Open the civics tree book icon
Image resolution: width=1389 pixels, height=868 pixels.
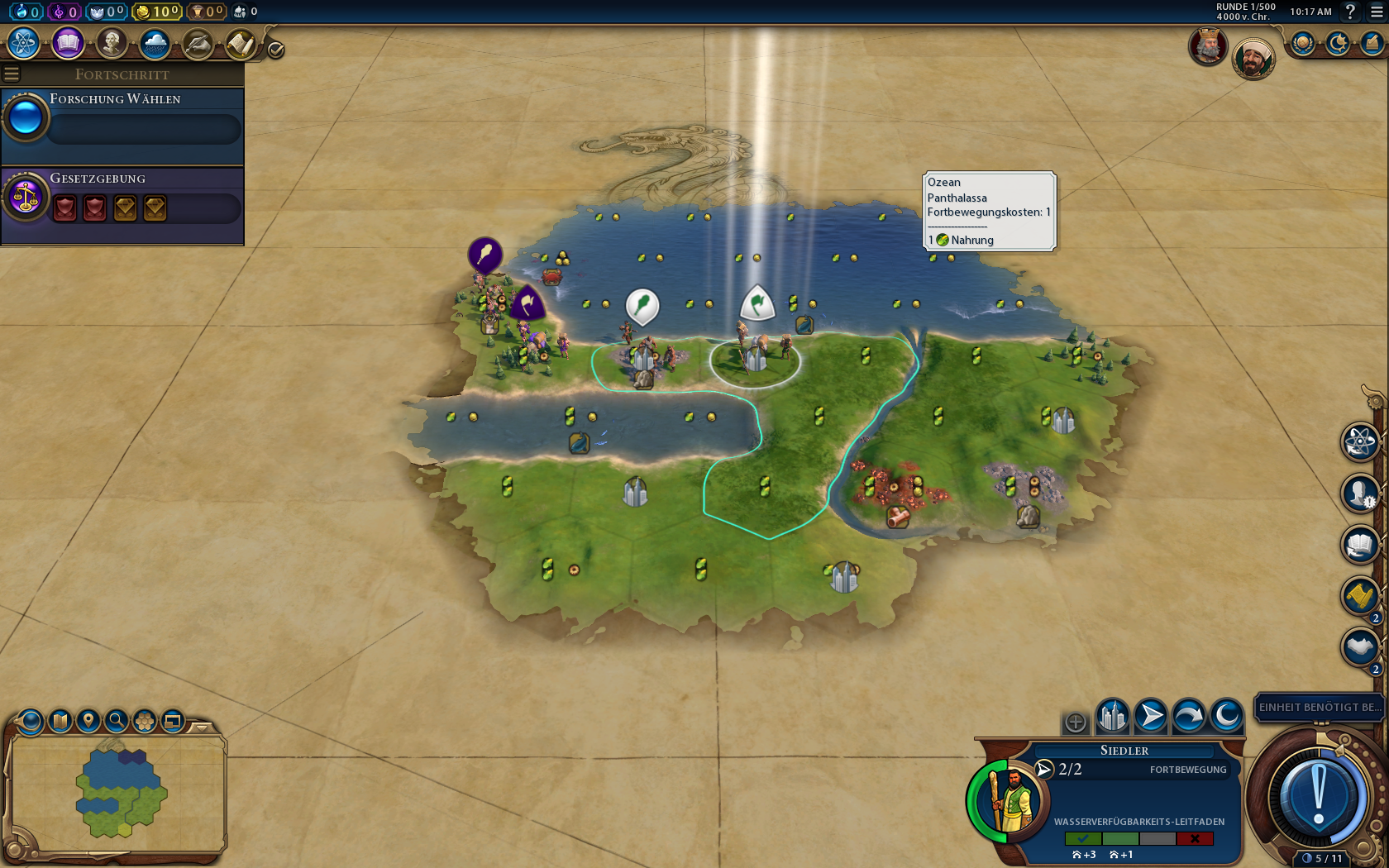click(x=67, y=44)
